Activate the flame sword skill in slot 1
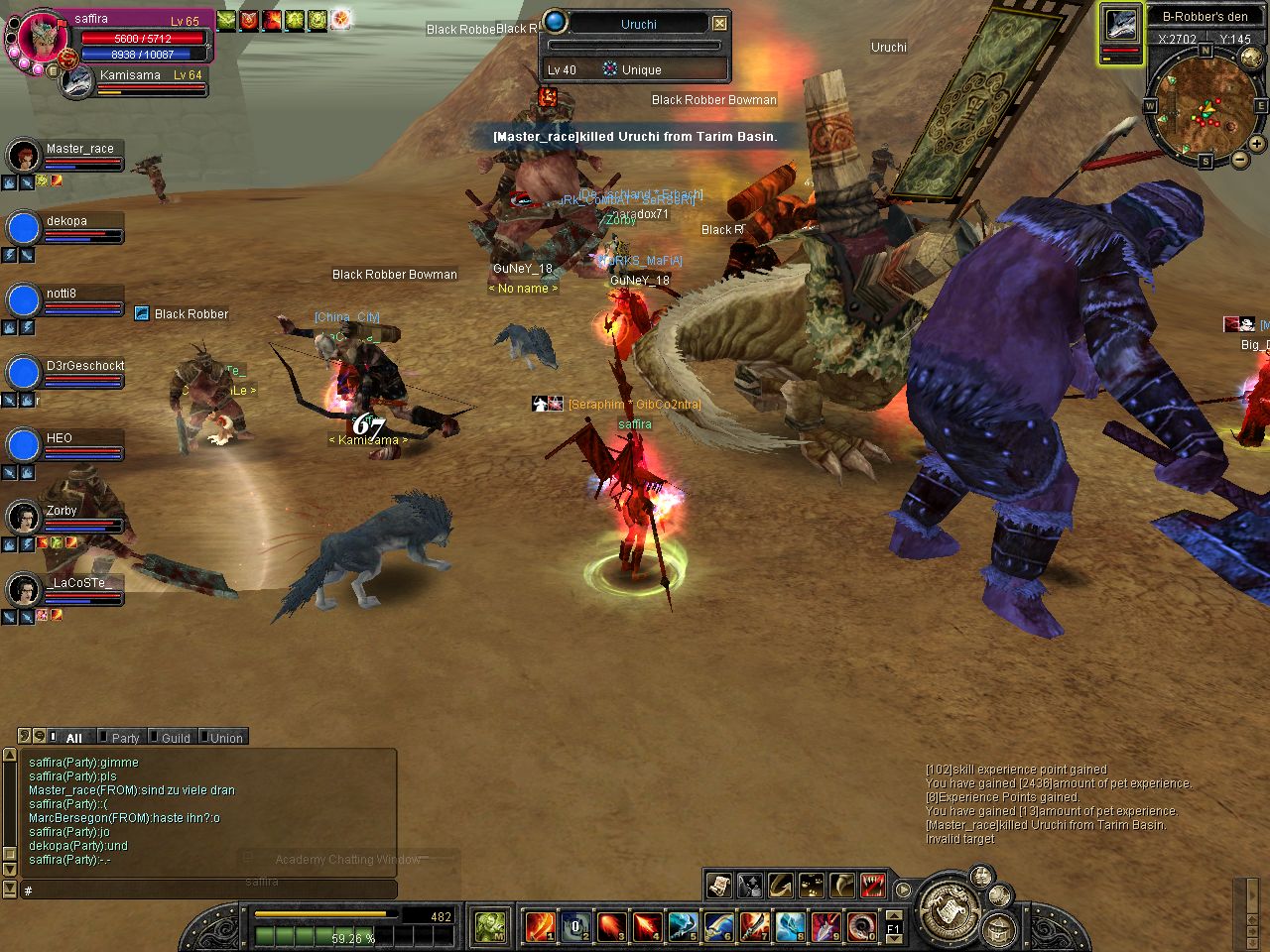The image size is (1270, 952). (x=540, y=926)
